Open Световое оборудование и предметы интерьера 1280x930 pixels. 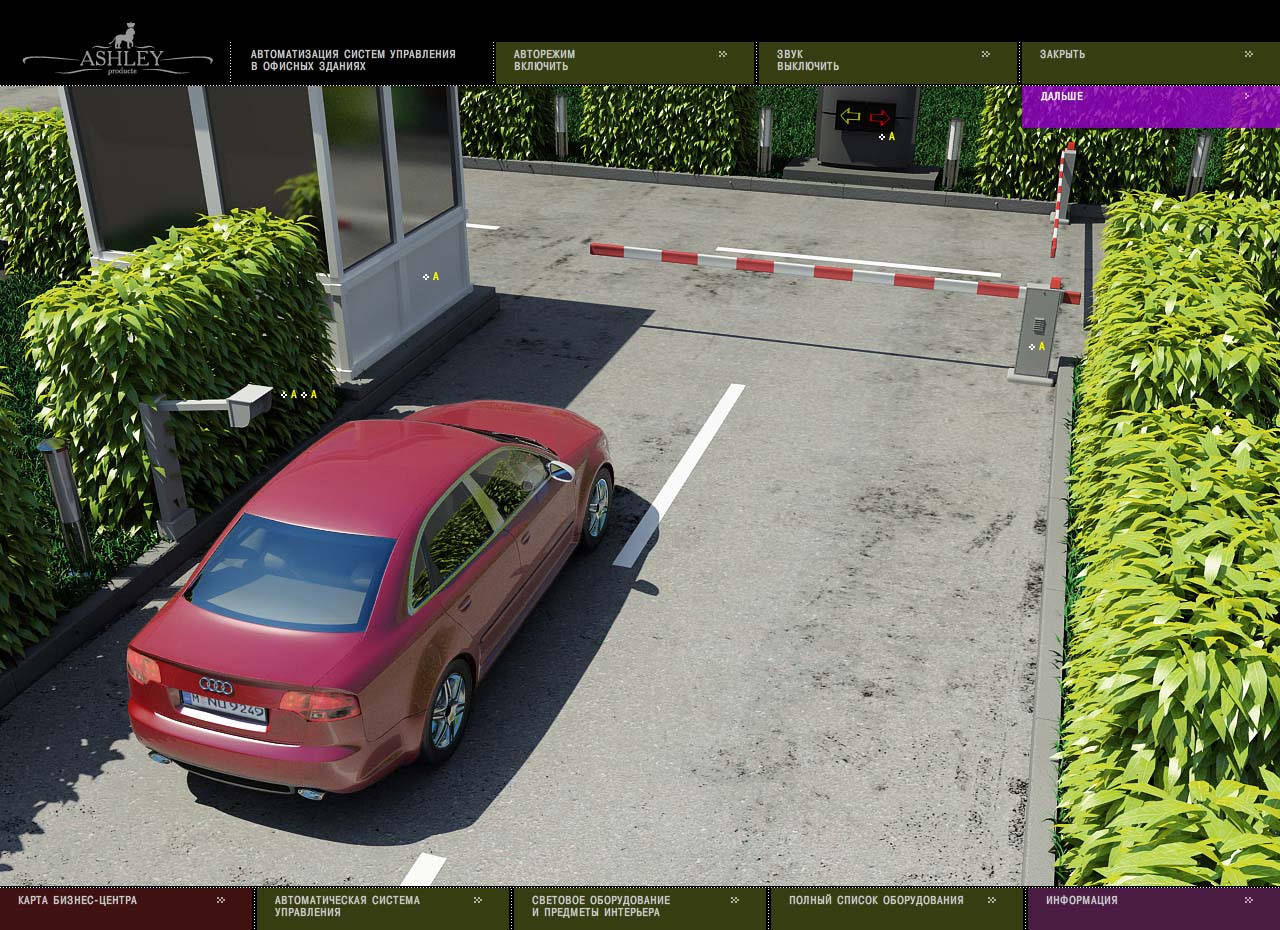coord(638,907)
